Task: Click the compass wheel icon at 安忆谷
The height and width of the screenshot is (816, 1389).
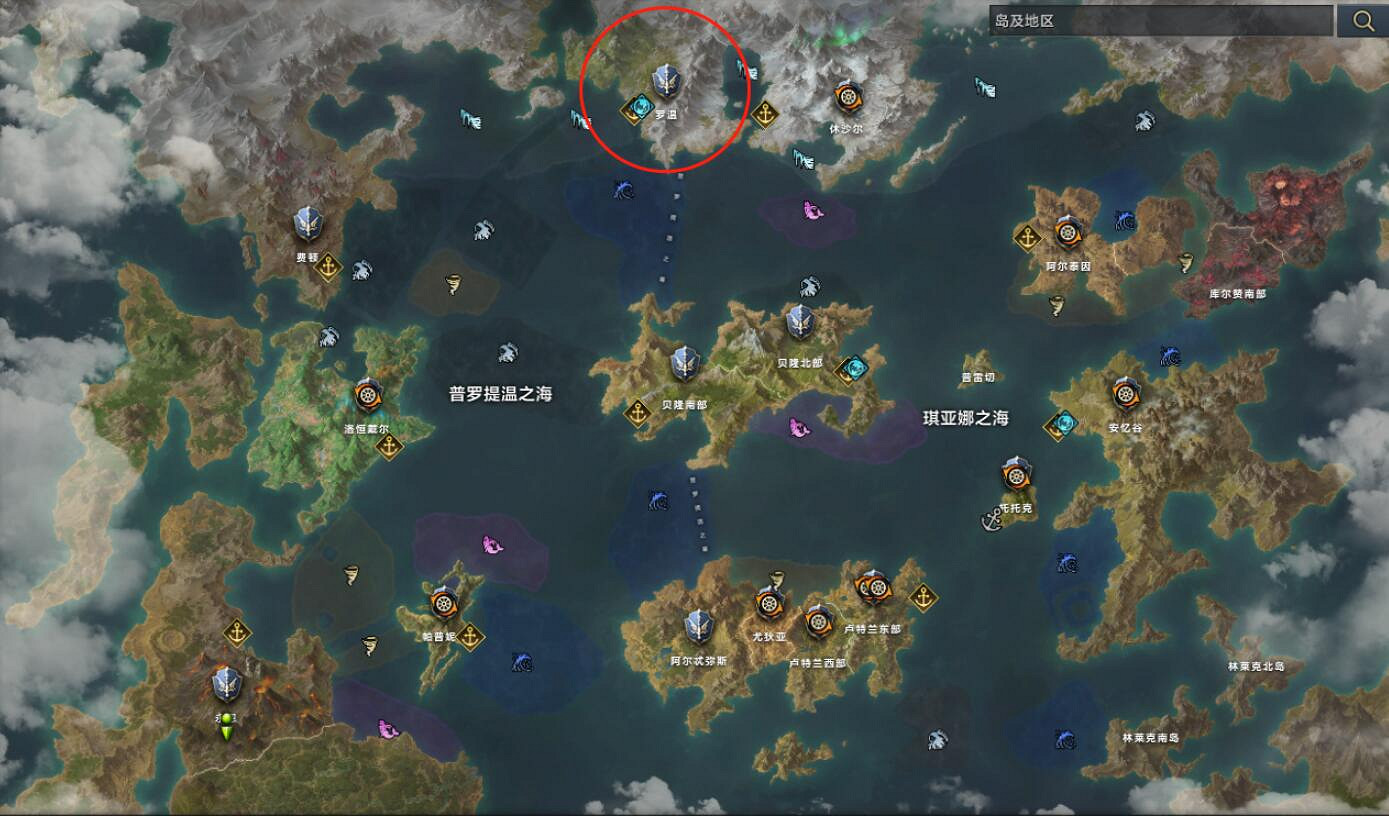Action: coord(1128,392)
